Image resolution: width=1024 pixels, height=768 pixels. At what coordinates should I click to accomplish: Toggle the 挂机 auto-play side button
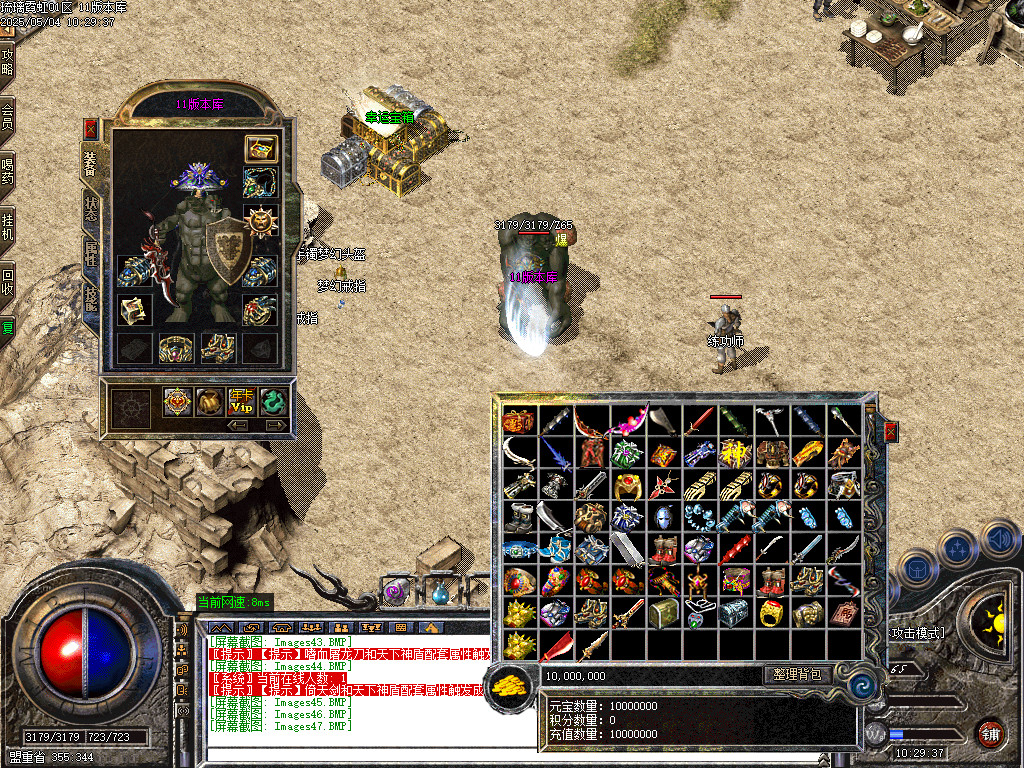[x=8, y=226]
